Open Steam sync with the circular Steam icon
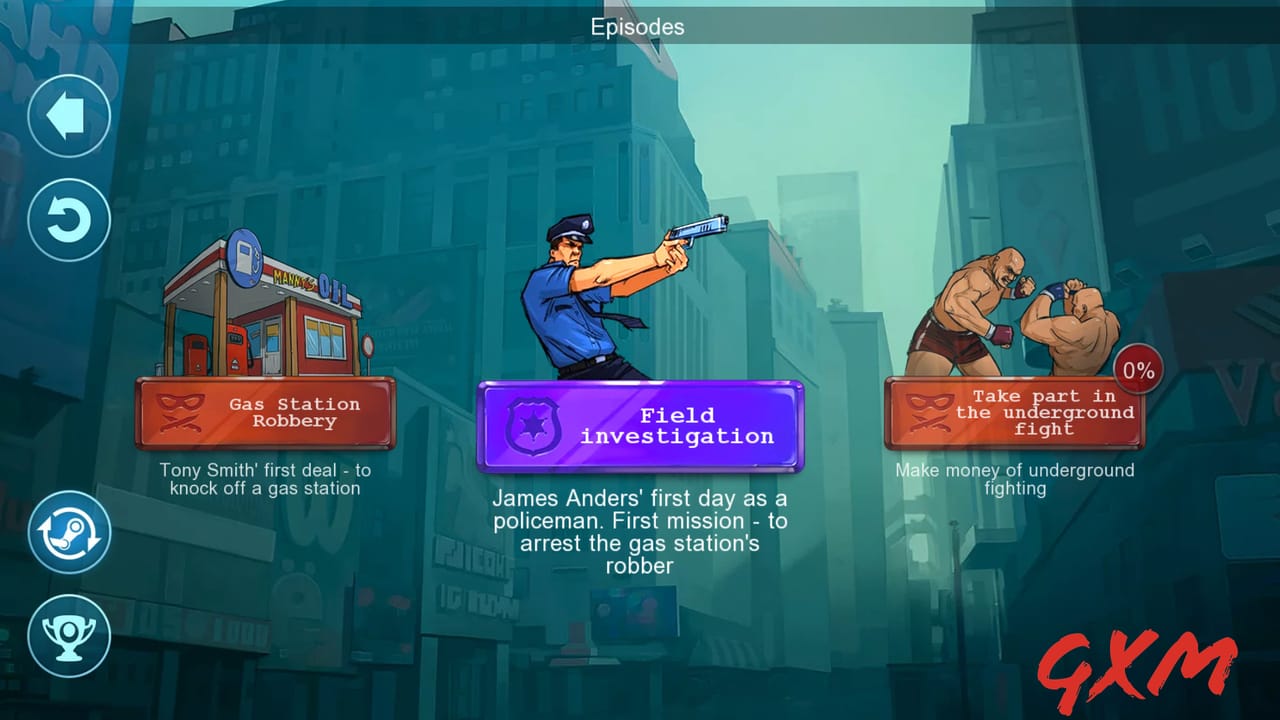1280x720 pixels. tap(68, 533)
